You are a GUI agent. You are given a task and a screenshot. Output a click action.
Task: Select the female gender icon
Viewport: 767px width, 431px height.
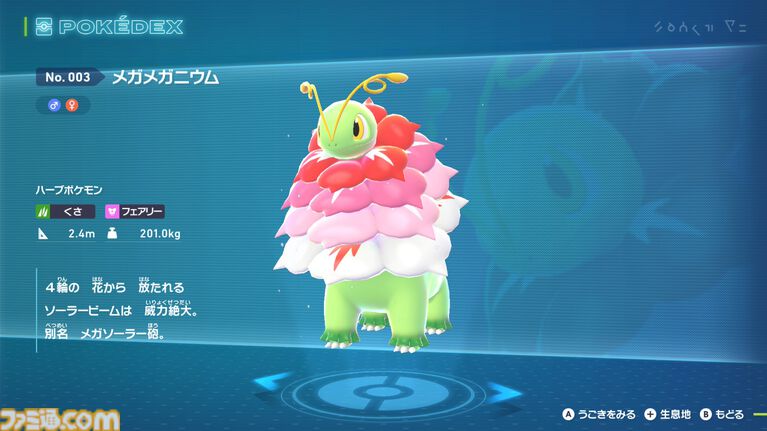click(x=72, y=104)
